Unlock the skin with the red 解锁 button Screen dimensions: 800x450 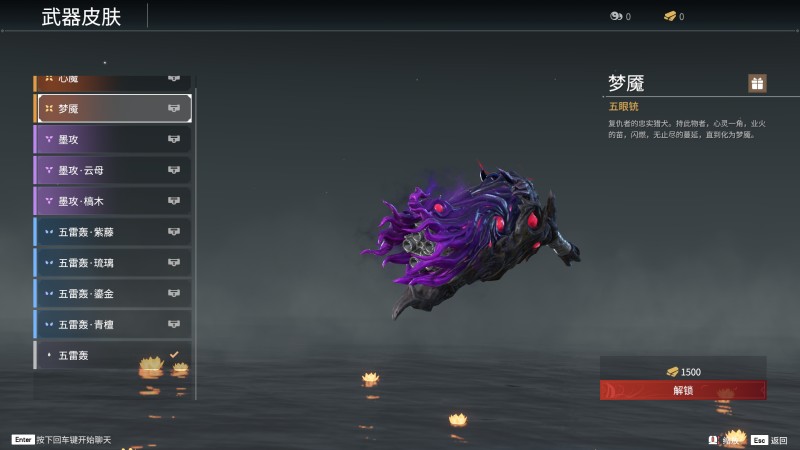(683, 390)
